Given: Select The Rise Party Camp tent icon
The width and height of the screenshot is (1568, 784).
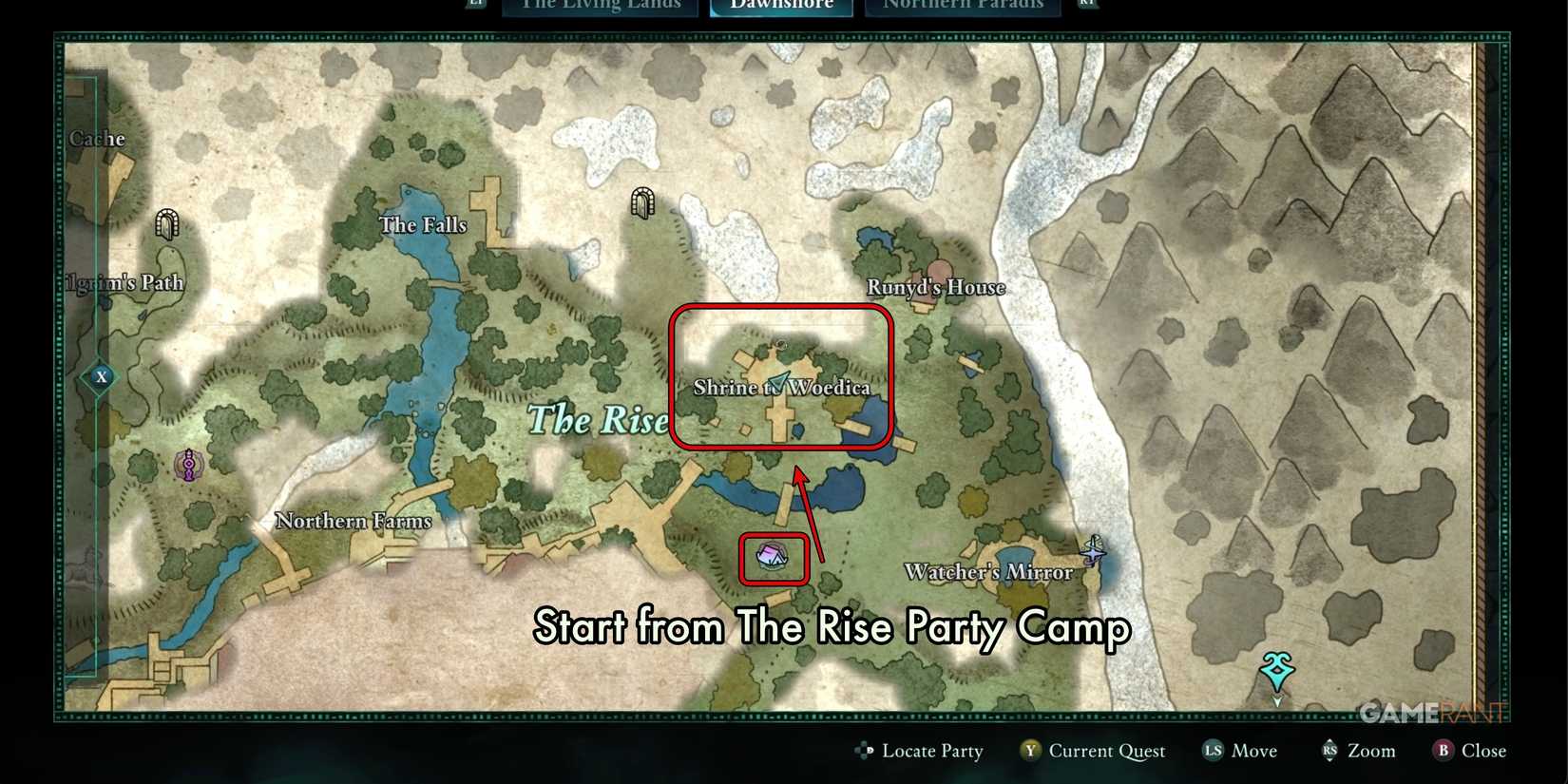Looking at the screenshot, I should (773, 558).
